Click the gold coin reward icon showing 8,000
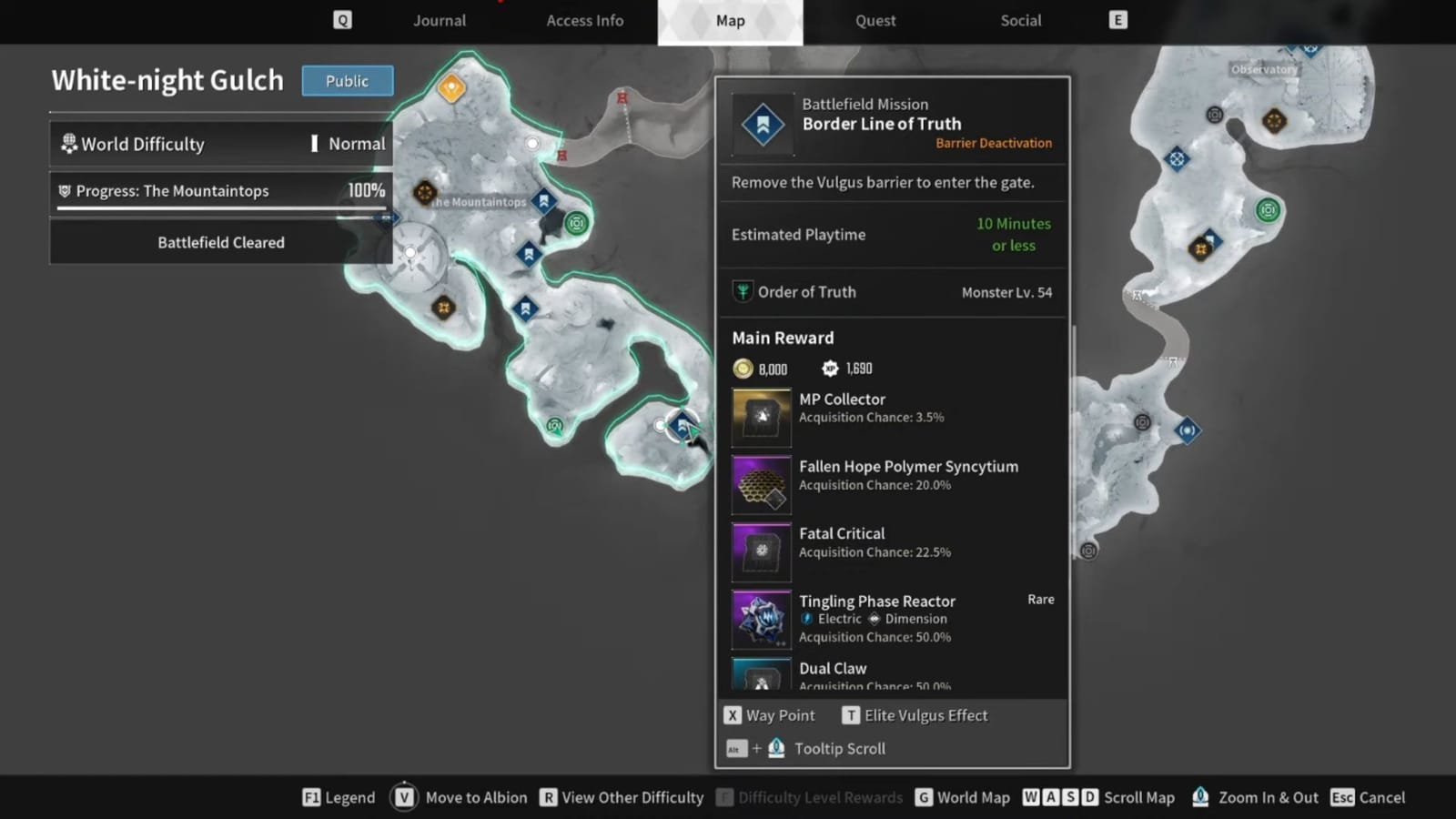The image size is (1456, 819). coord(744,369)
